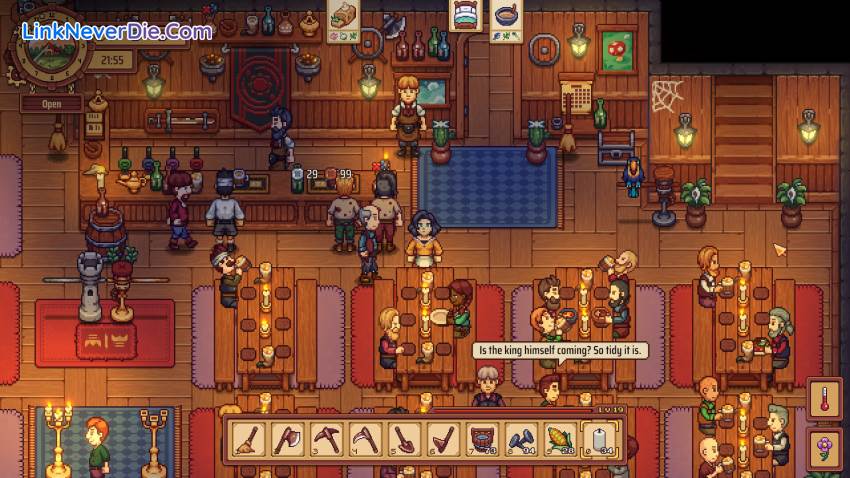Choose the pickaxe in the hotbar
850x478 pixels.
(328, 437)
